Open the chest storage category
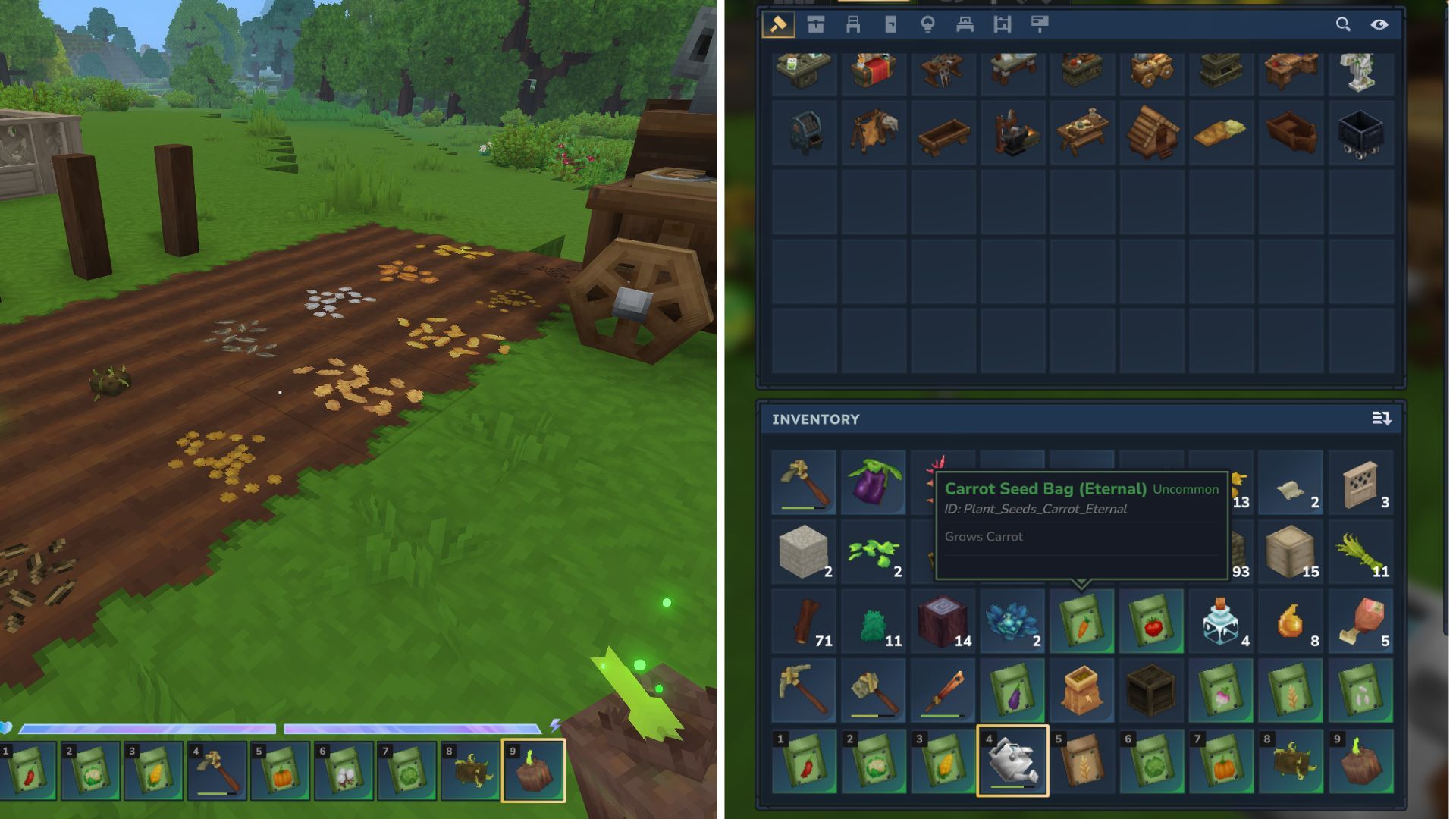This screenshot has height=819, width=1456. (815, 24)
